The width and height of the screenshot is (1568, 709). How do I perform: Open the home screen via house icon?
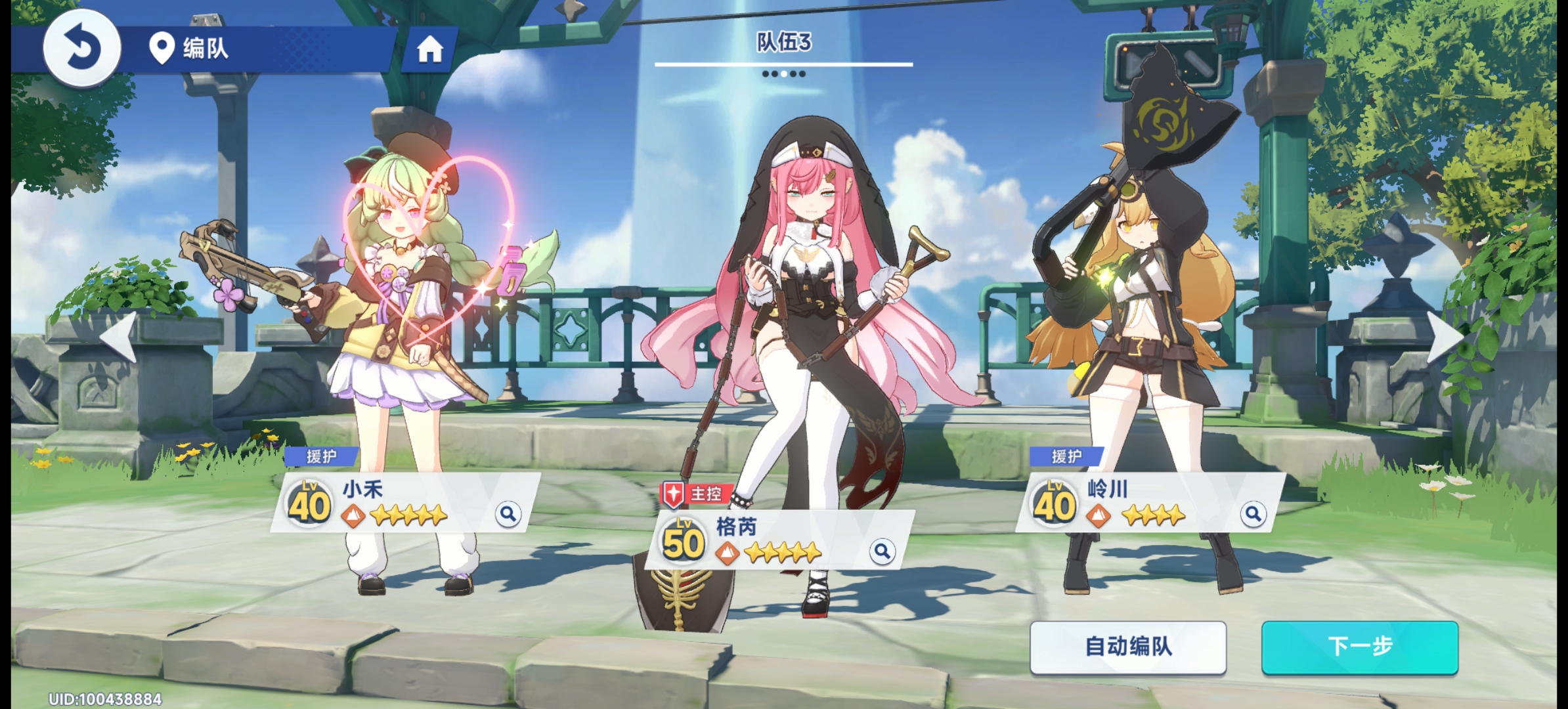429,49
